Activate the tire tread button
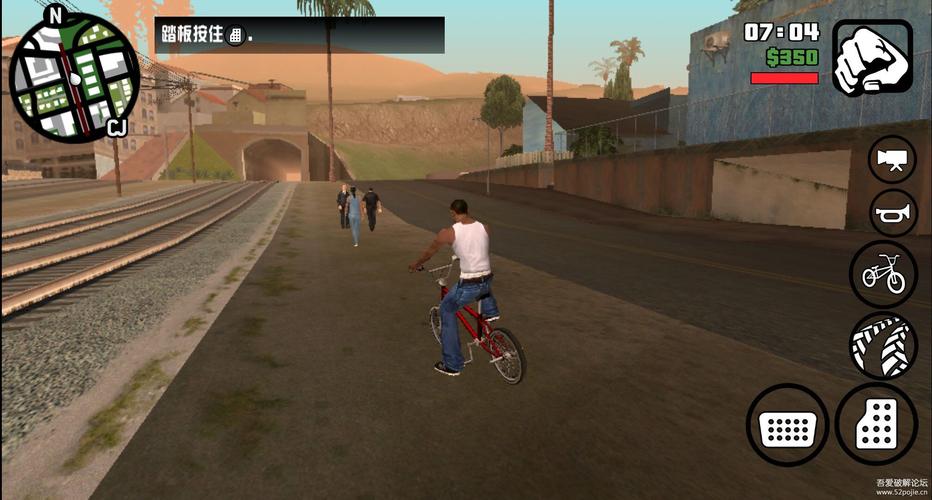This screenshot has width=932, height=500. coord(883,345)
